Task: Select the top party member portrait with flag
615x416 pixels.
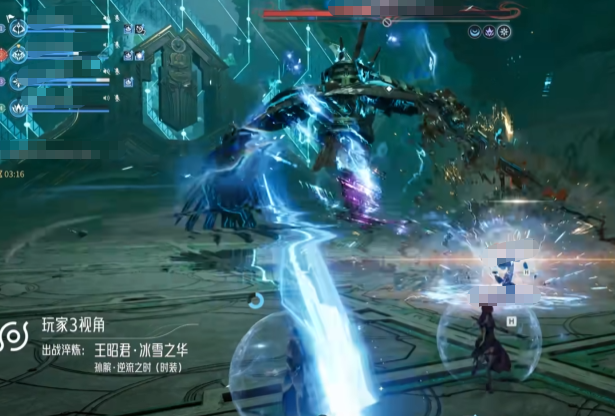Action: click(x=18, y=28)
